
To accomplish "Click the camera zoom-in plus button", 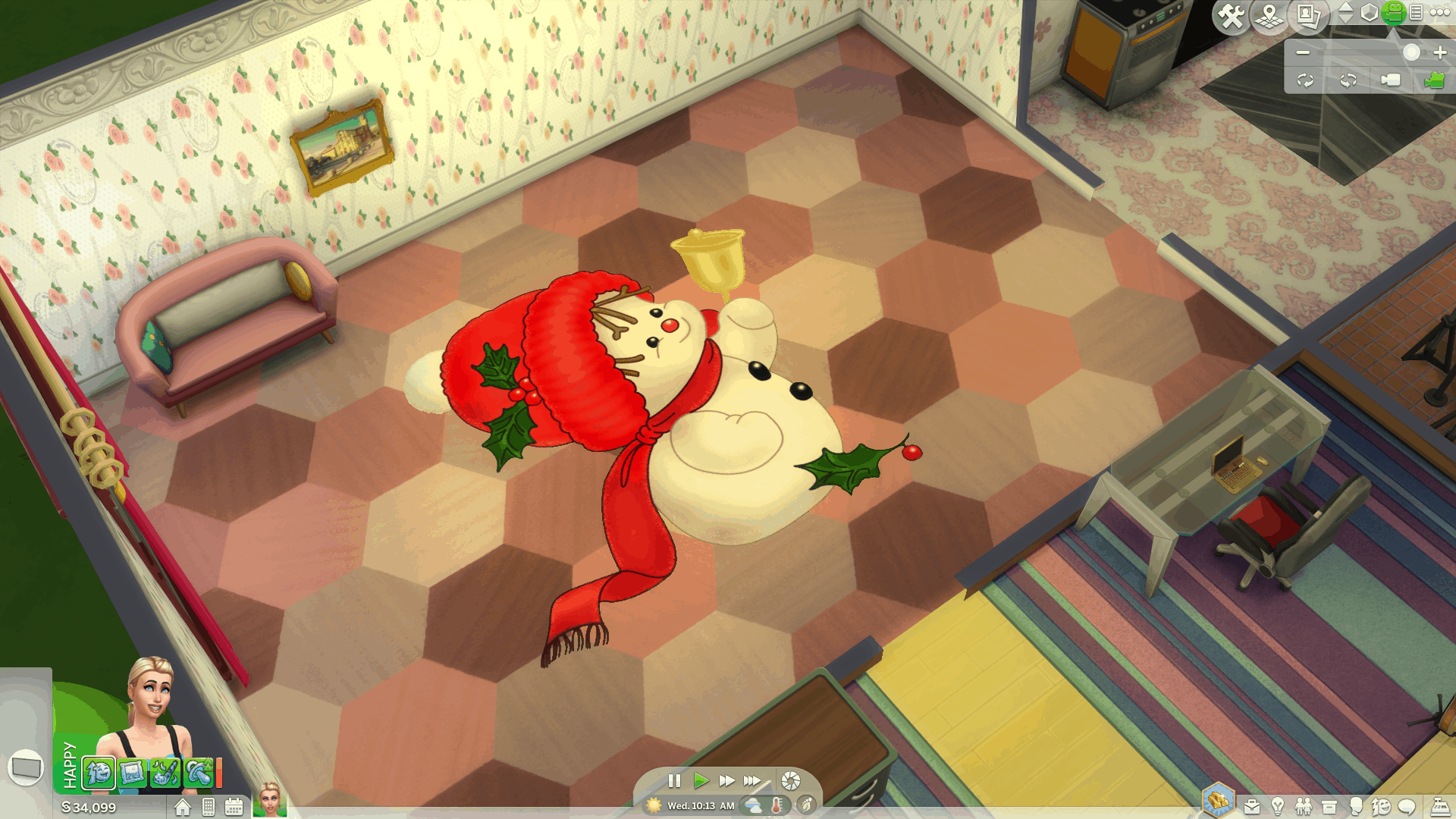I will [1440, 52].
